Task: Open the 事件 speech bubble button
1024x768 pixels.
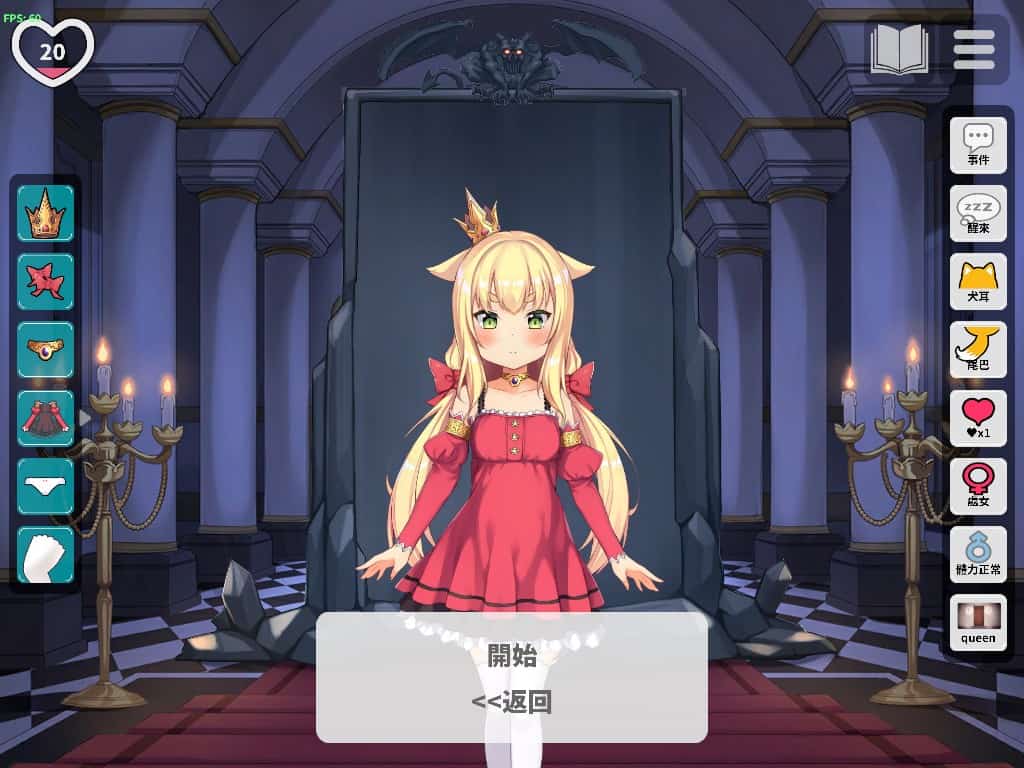Action: click(977, 145)
